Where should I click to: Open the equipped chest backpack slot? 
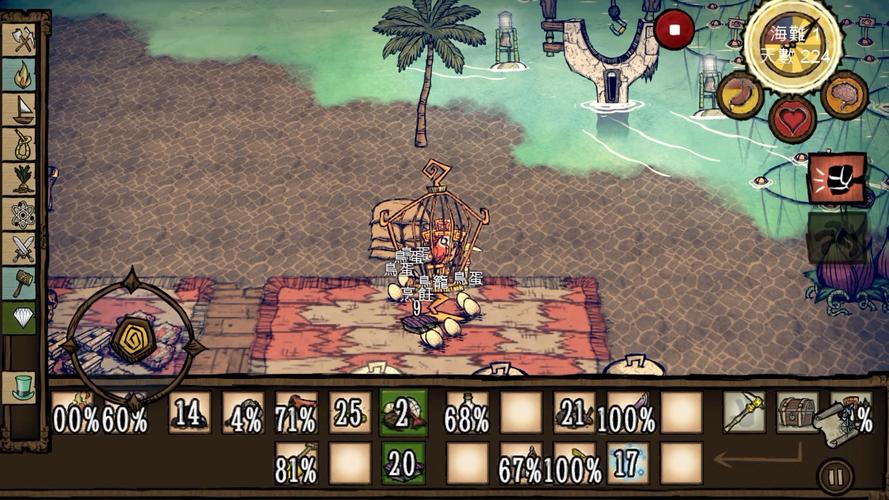797,412
